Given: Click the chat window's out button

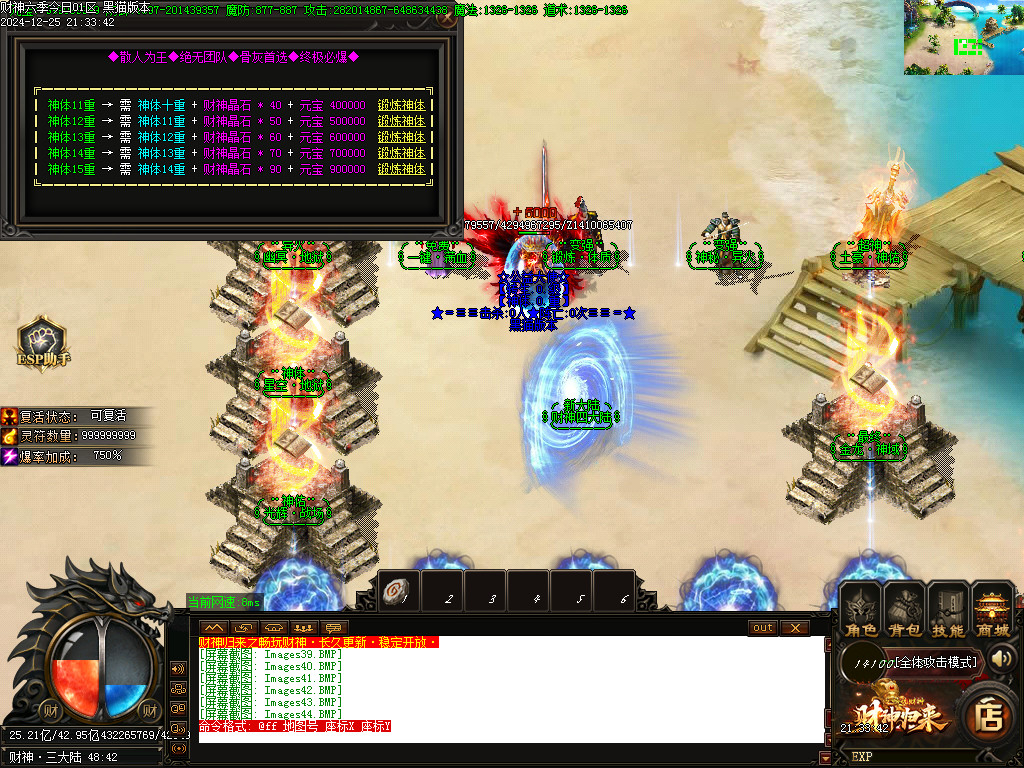Looking at the screenshot, I should pos(762,627).
